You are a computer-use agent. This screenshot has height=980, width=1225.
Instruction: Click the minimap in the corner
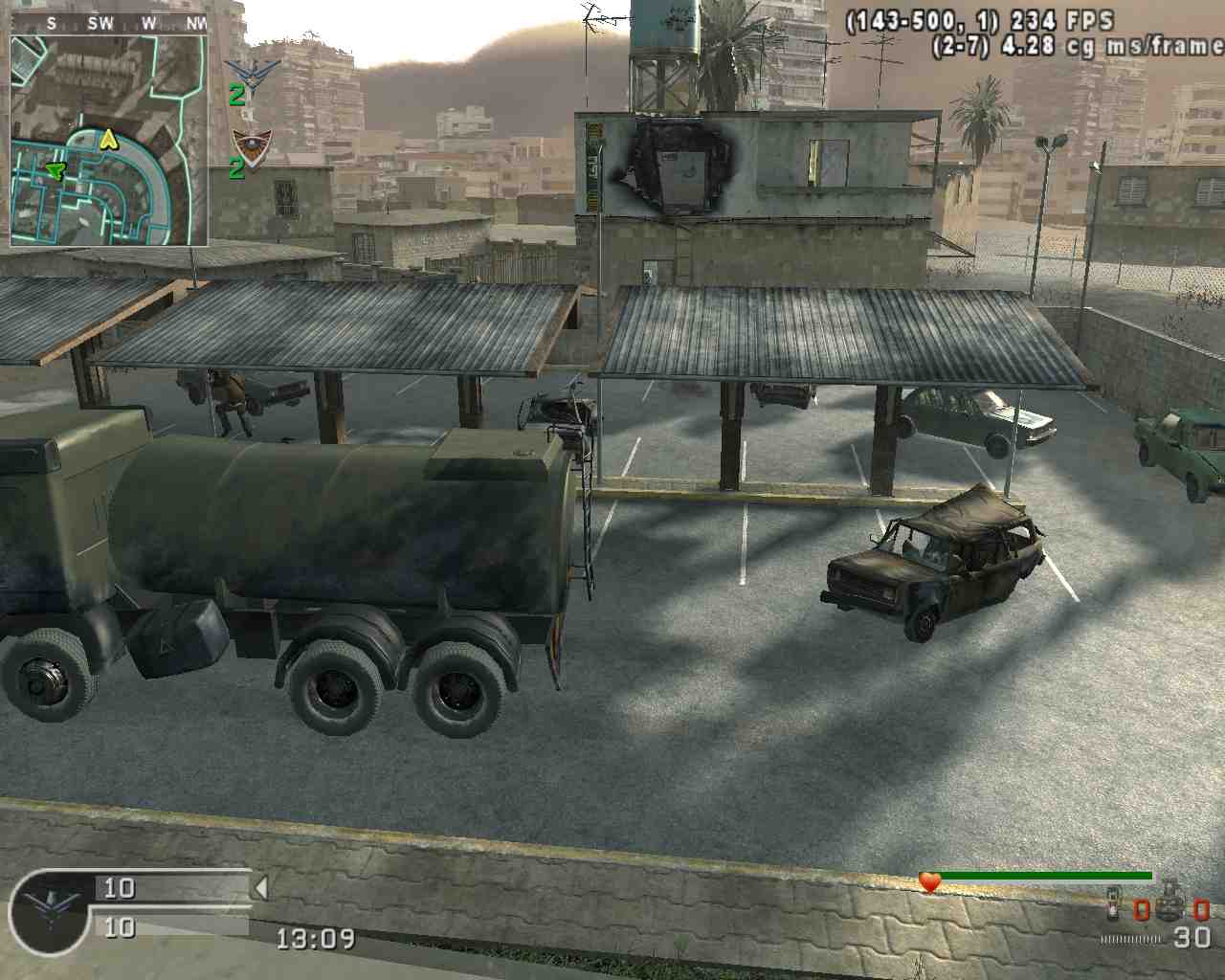109,140
